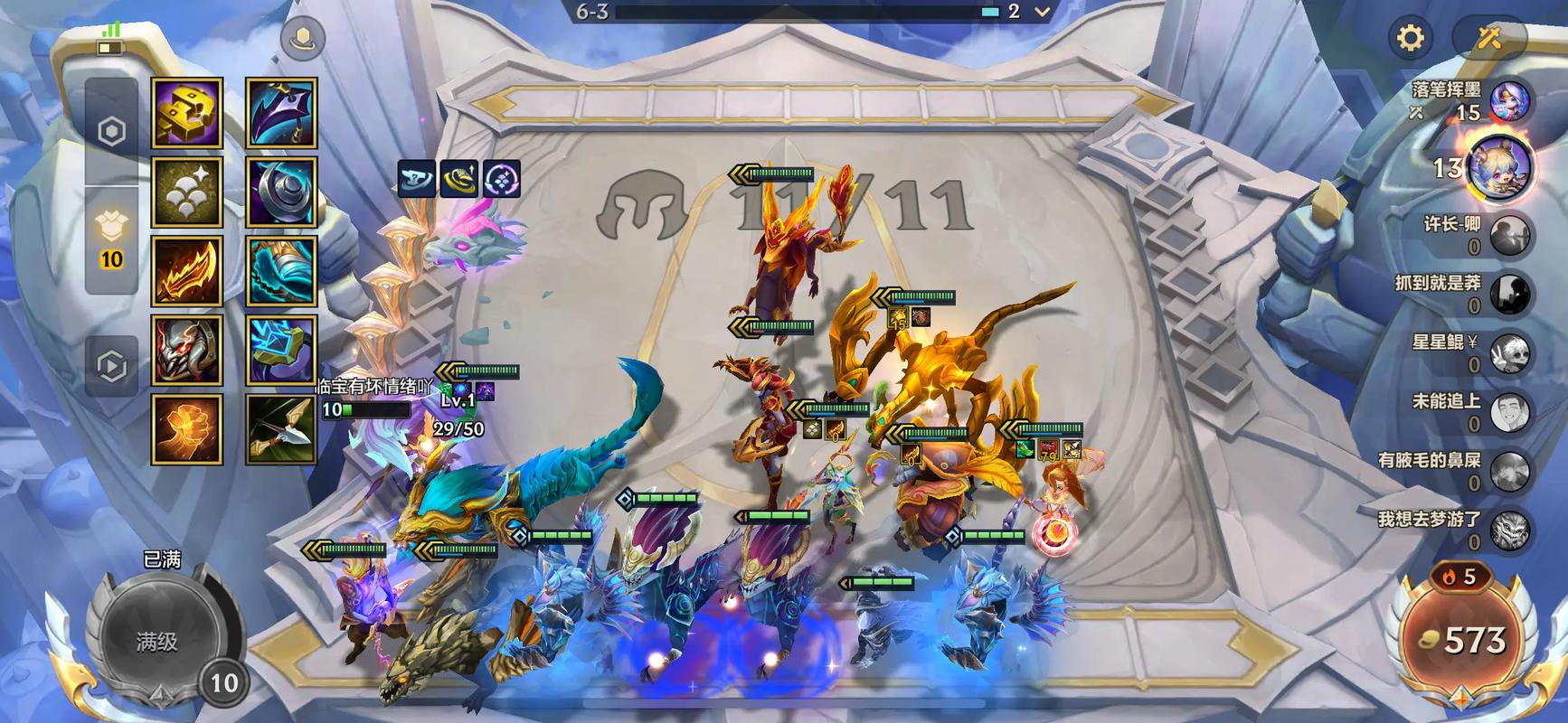
Task: View player 我想去梦游了's board
Action: (1508, 530)
